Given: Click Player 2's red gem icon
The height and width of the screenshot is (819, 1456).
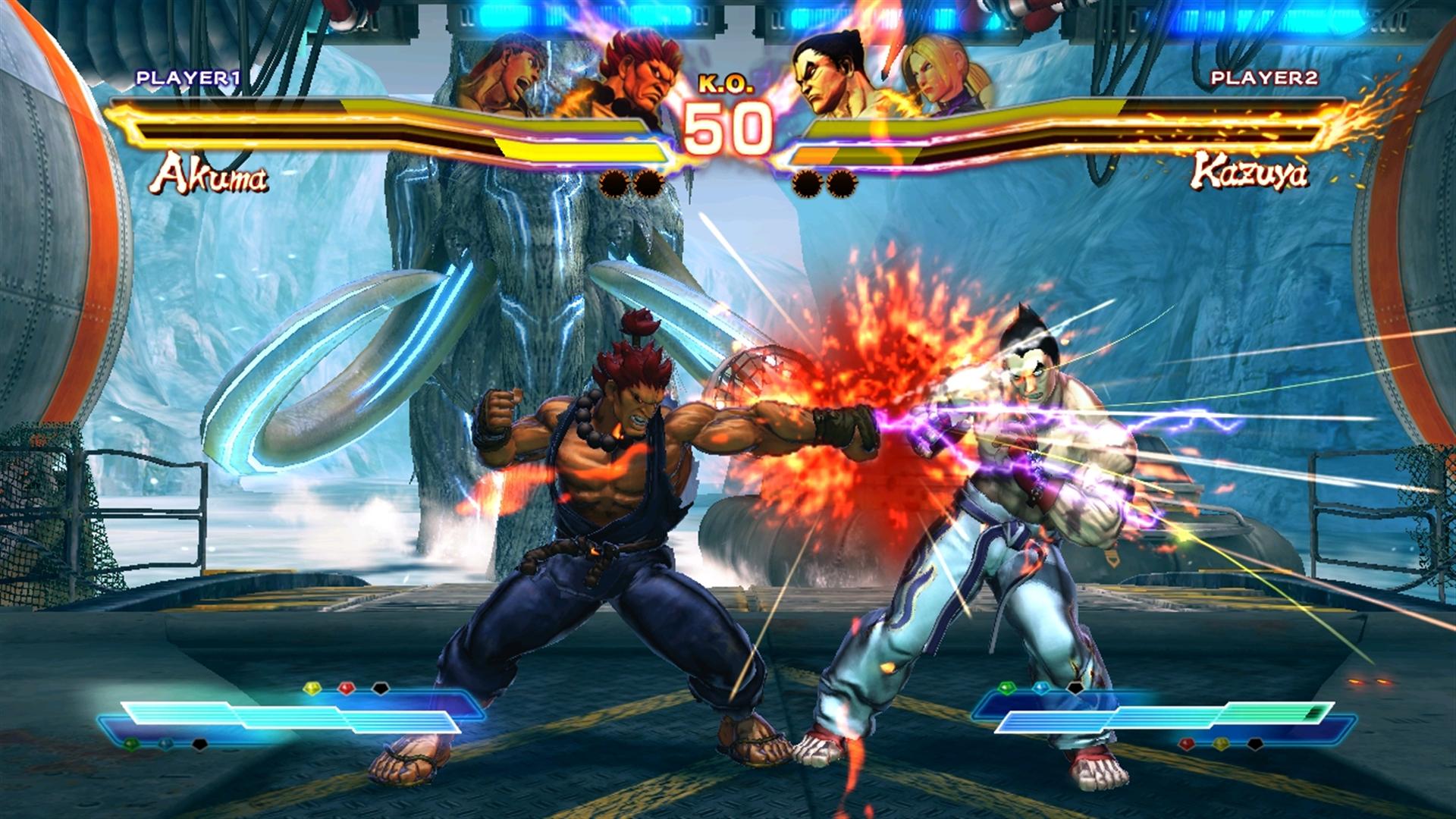Looking at the screenshot, I should tap(1187, 744).
